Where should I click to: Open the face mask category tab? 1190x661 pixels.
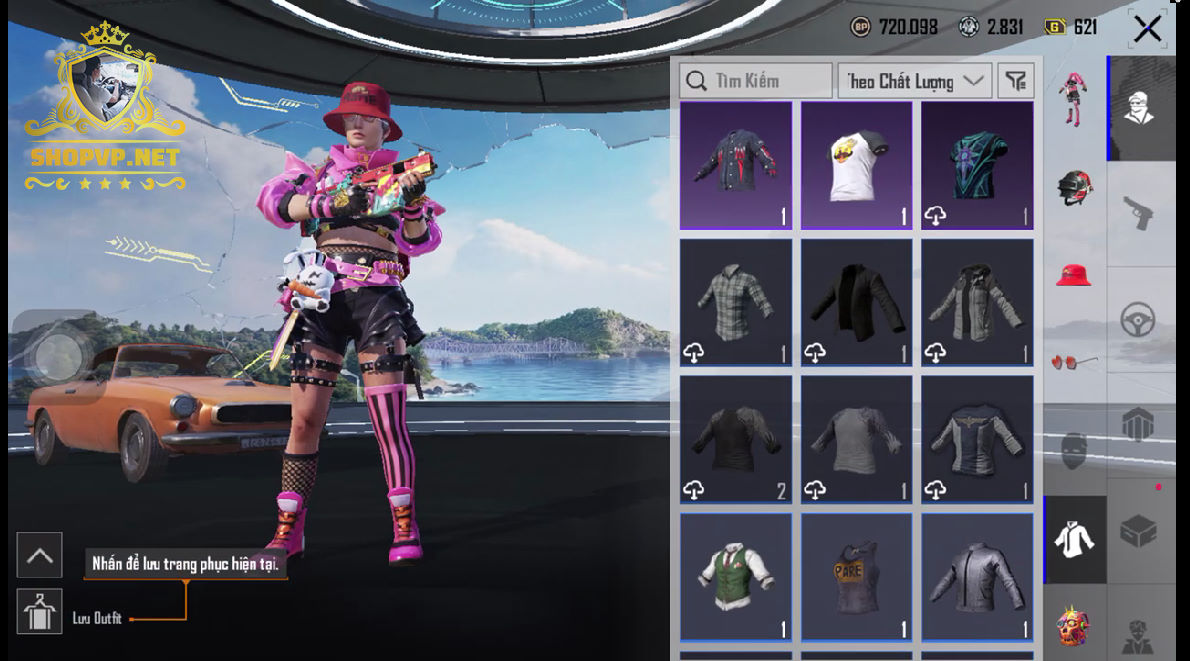coord(1075,450)
